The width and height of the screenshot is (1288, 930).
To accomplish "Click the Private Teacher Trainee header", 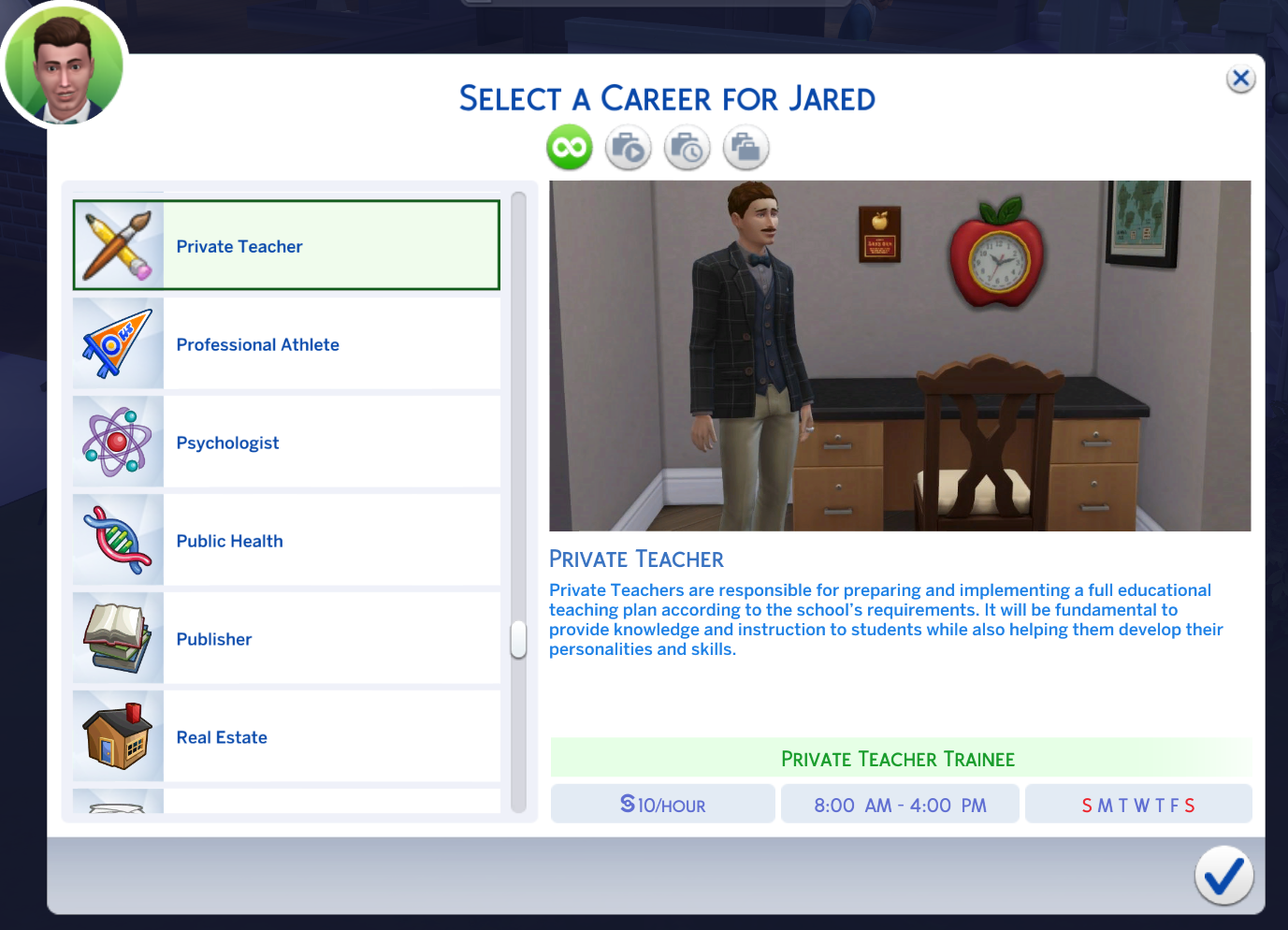I will (x=899, y=759).
